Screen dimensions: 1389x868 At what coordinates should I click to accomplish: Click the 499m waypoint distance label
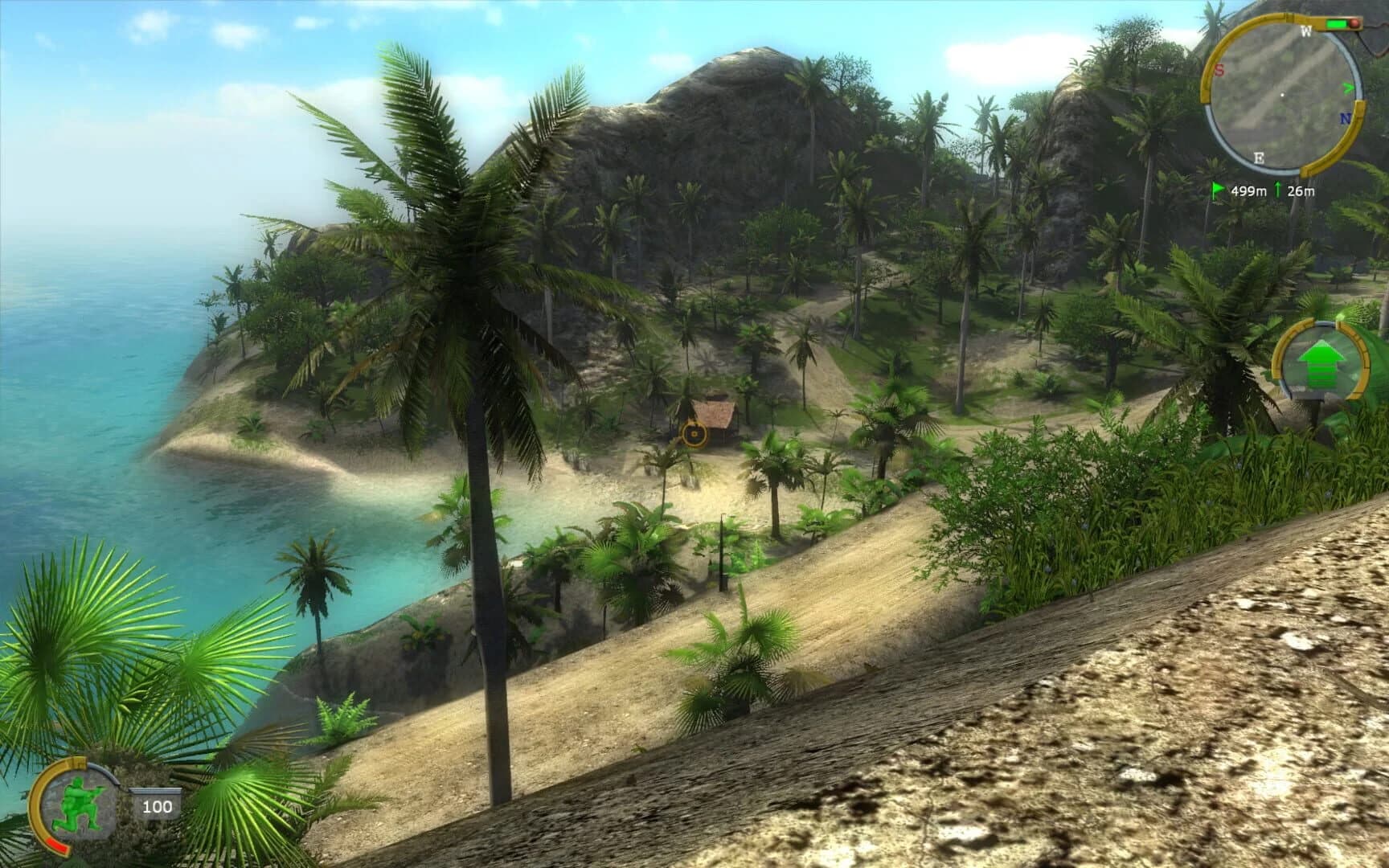click(1249, 190)
